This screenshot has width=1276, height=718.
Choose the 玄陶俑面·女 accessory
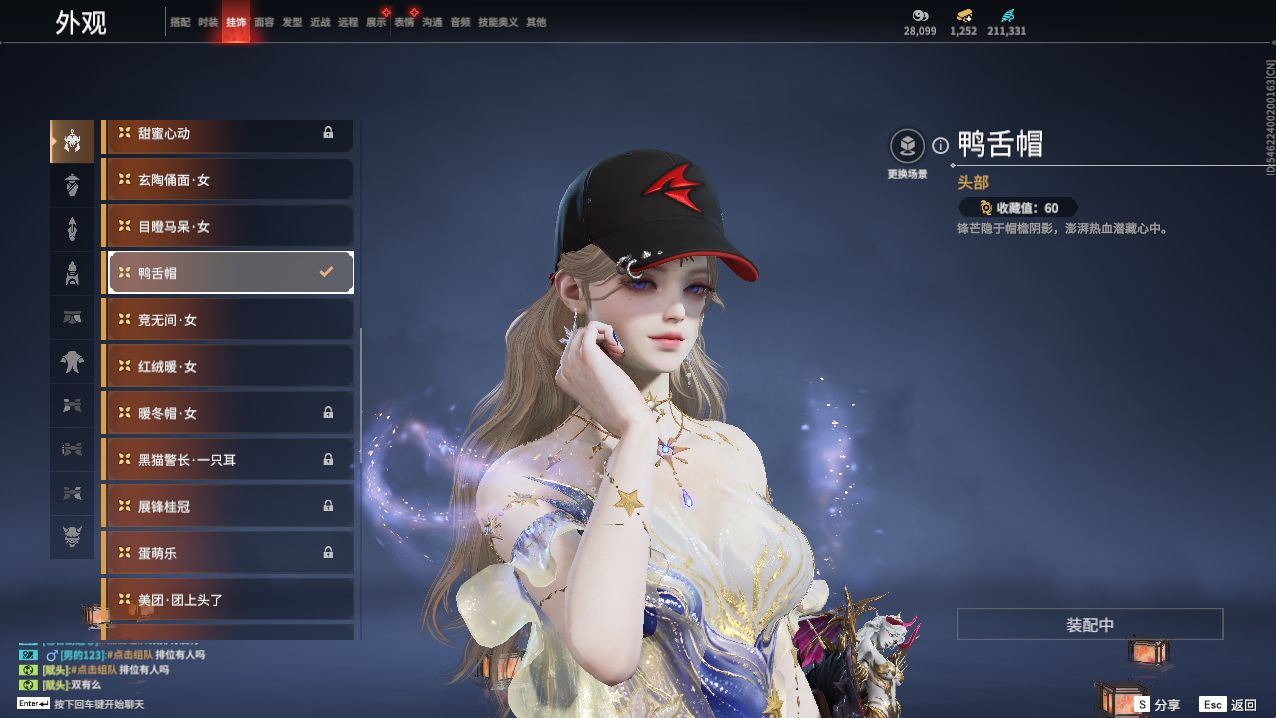pos(230,180)
